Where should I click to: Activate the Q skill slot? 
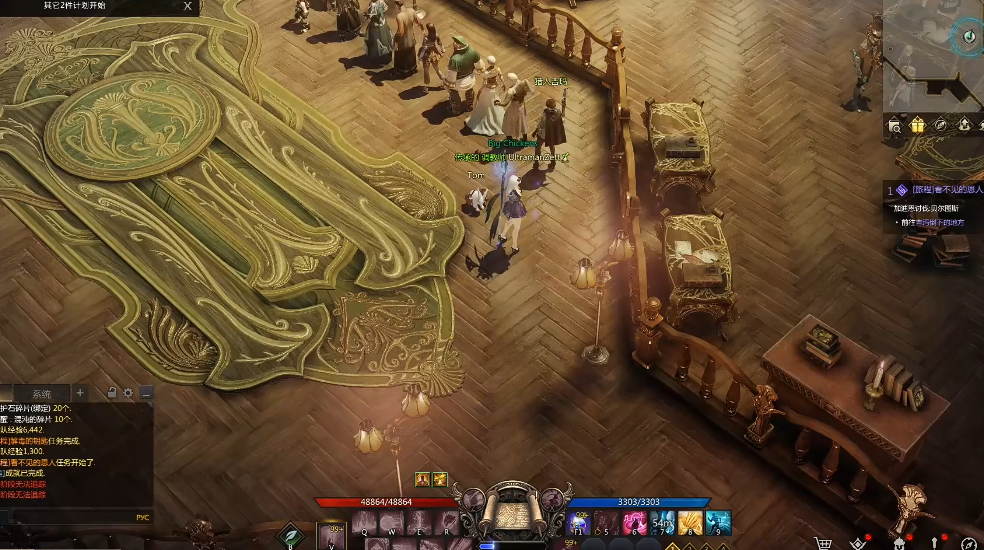[x=364, y=523]
